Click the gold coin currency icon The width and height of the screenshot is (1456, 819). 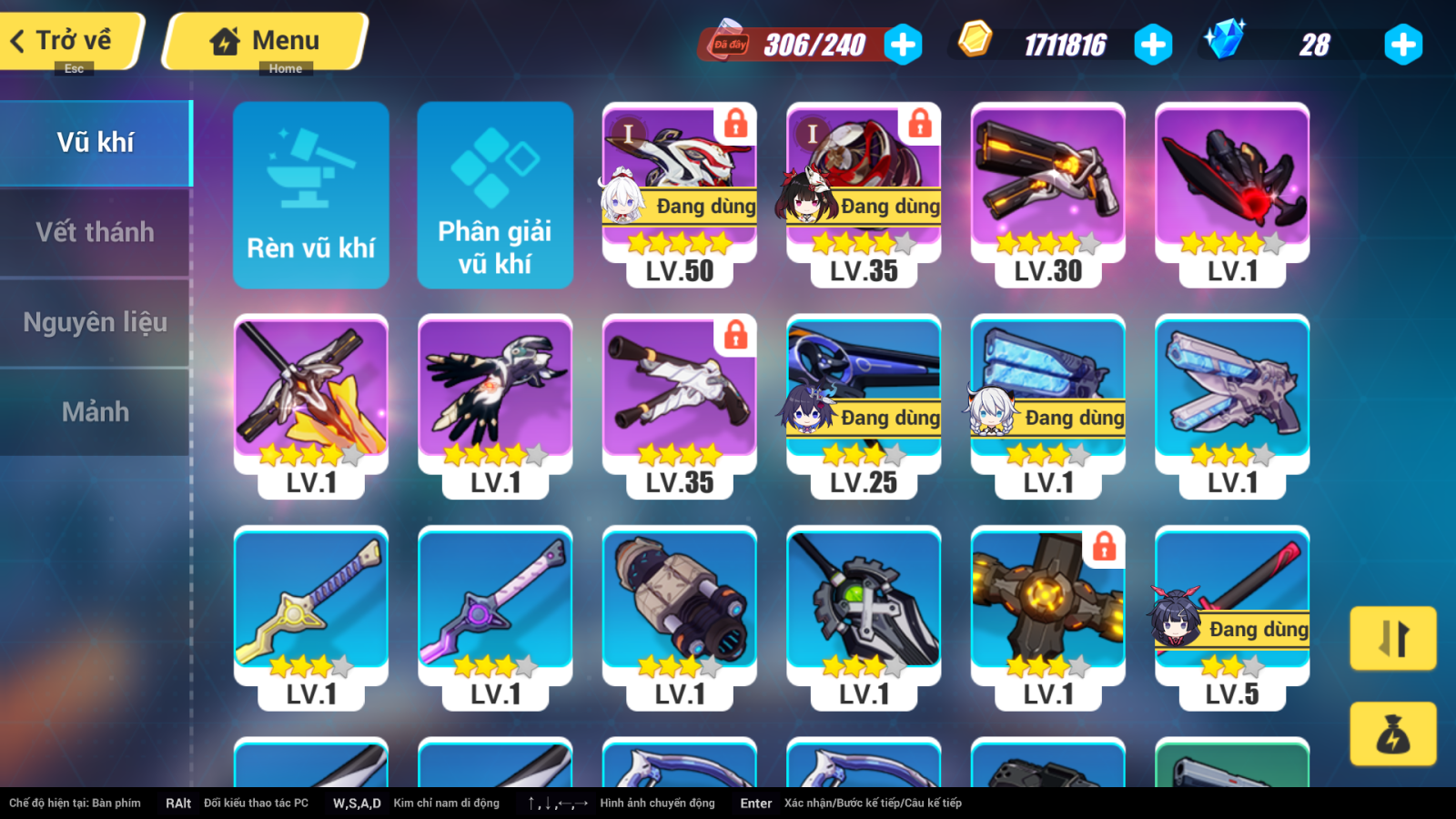(x=977, y=41)
